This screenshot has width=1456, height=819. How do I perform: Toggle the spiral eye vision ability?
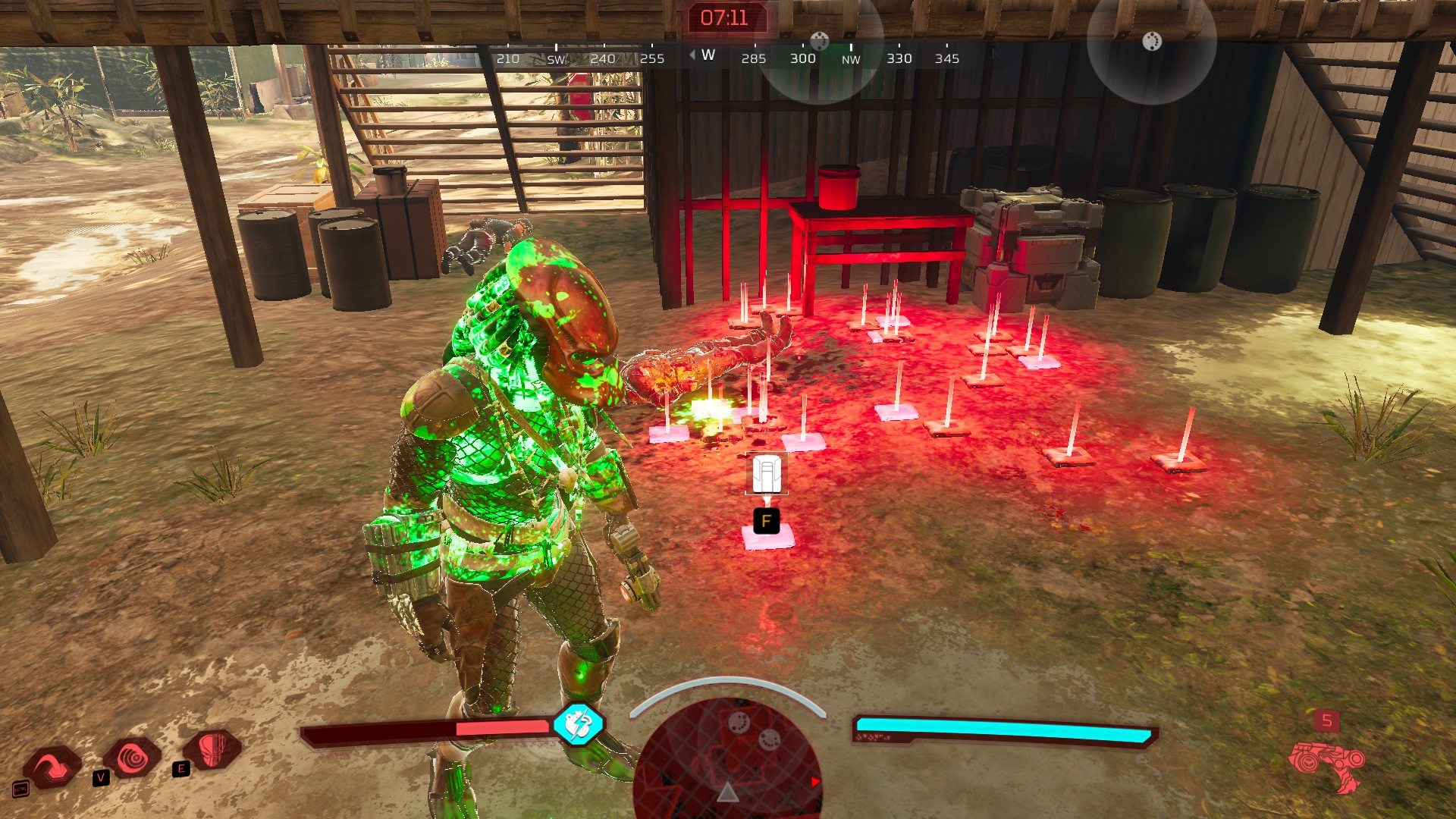click(x=133, y=757)
